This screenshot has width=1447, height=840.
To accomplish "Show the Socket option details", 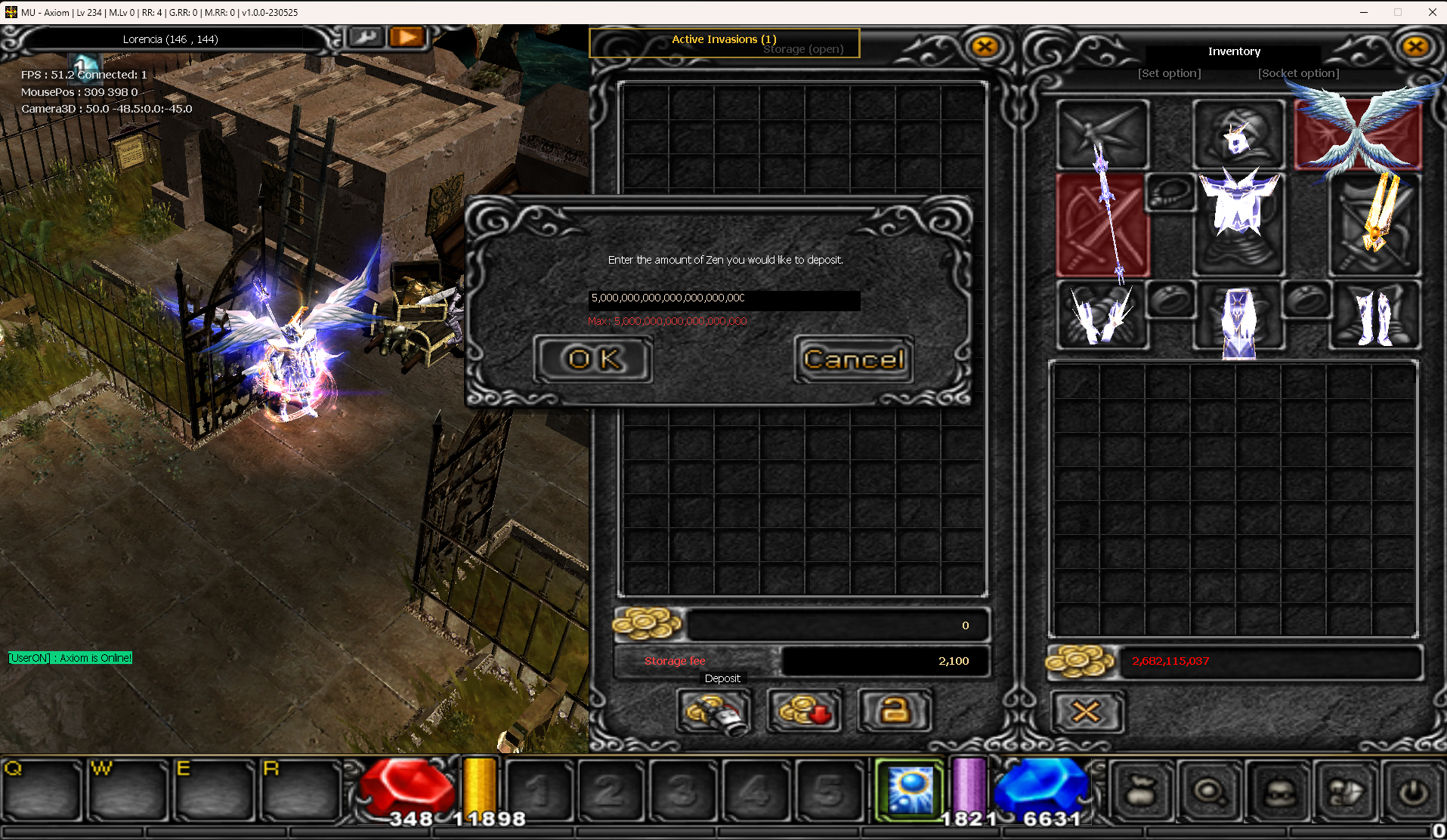I will [1298, 73].
